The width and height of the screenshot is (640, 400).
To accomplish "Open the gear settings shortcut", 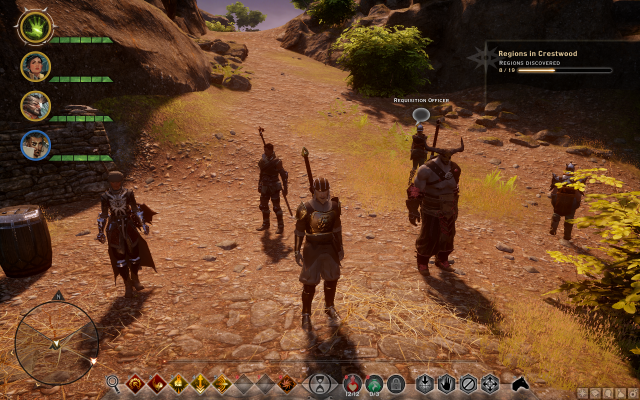I will (632, 393).
